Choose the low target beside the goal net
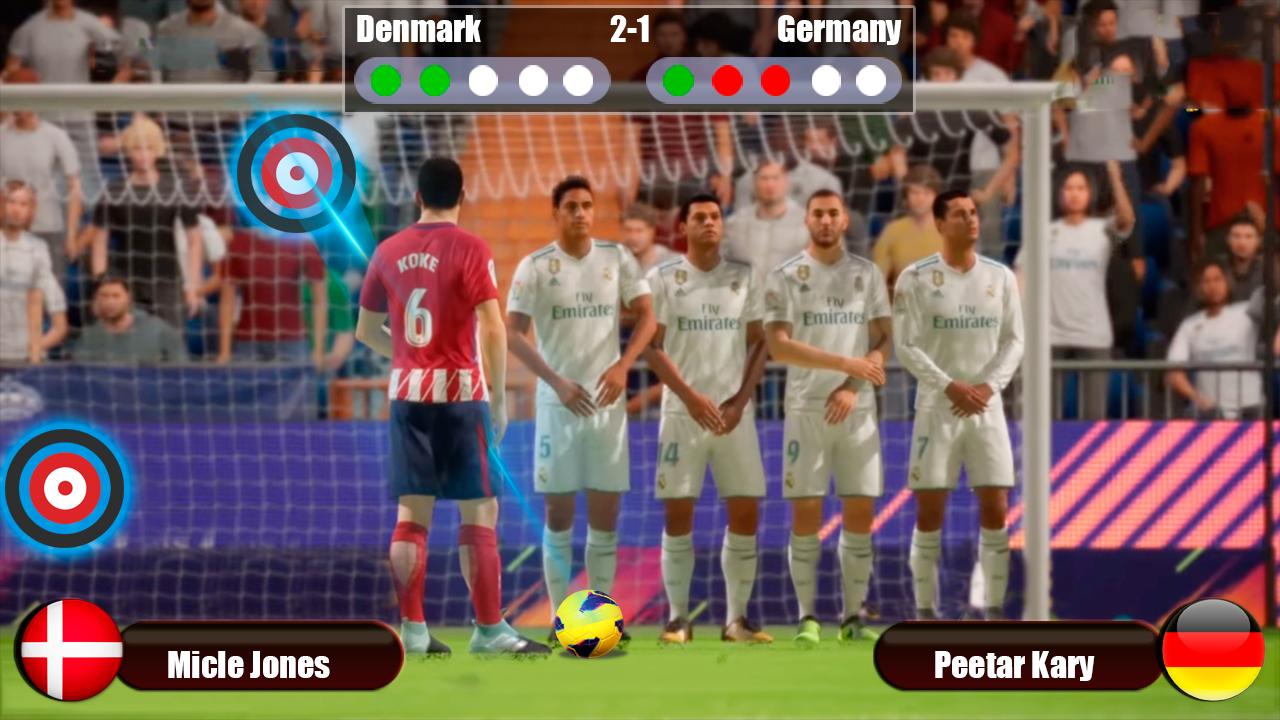Image resolution: width=1280 pixels, height=720 pixels. (65, 488)
